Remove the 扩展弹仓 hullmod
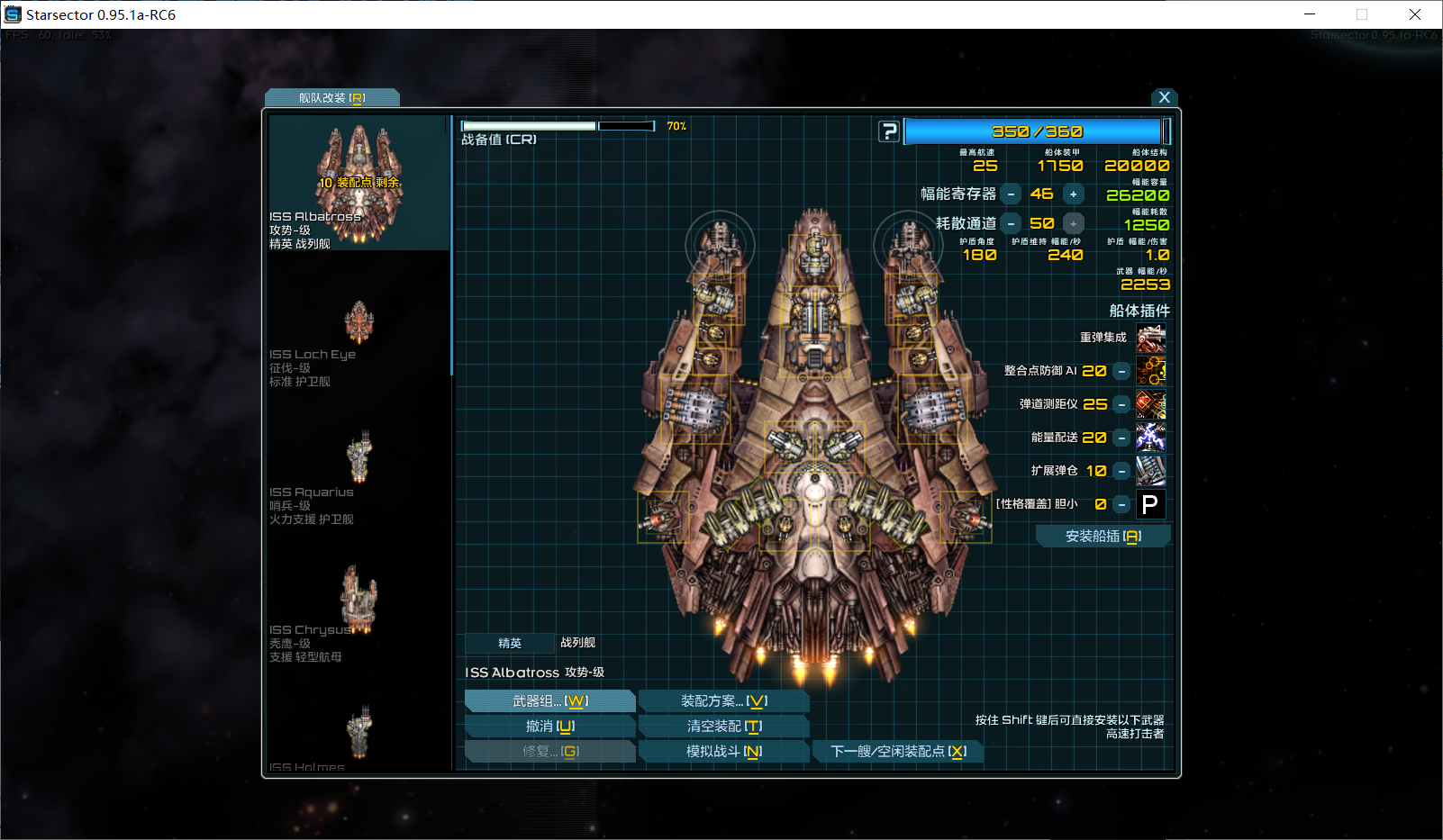 (x=1121, y=471)
